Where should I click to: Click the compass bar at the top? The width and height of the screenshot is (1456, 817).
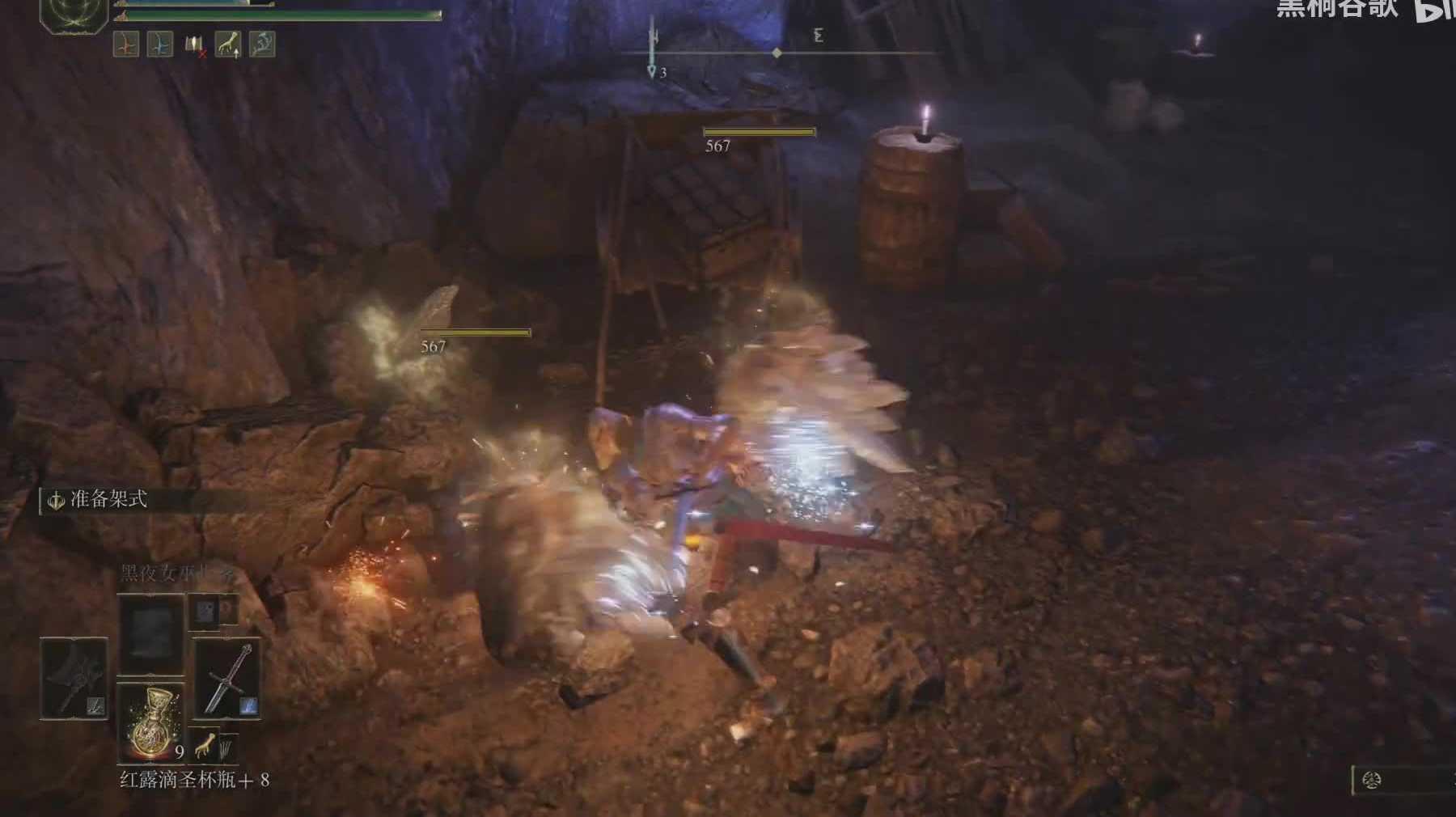(778, 53)
